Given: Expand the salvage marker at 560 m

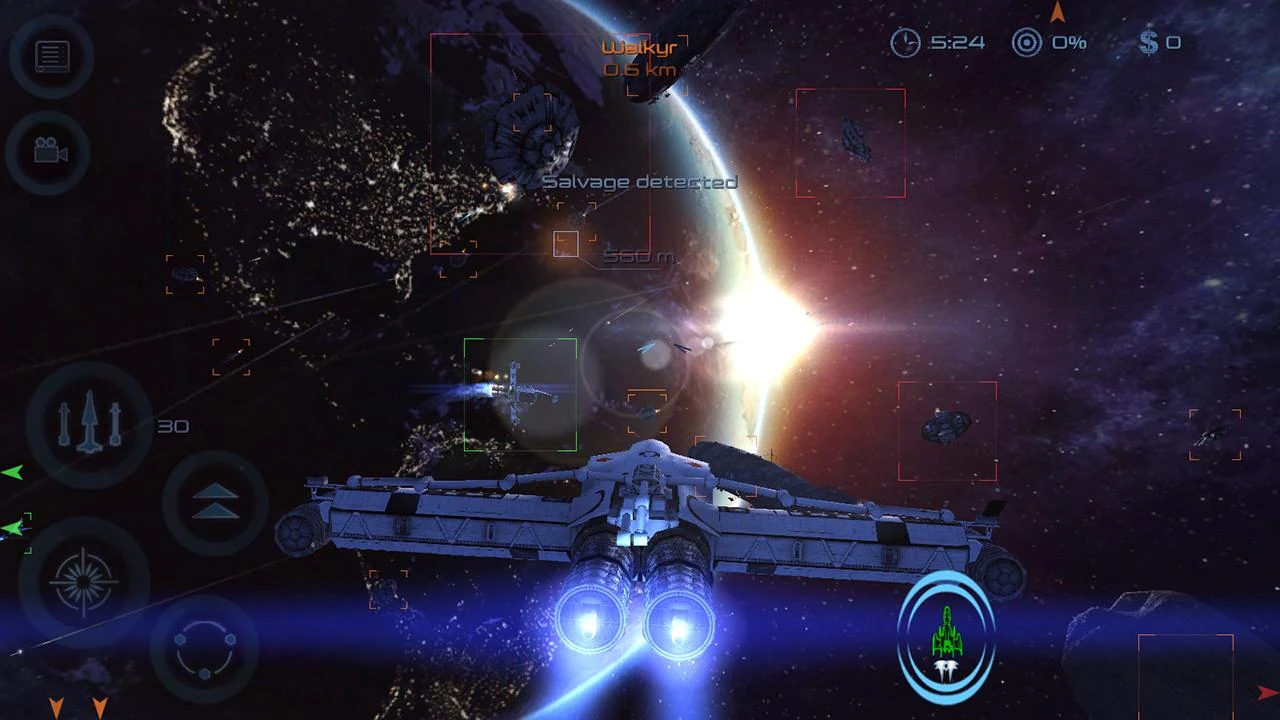Looking at the screenshot, I should tap(566, 244).
